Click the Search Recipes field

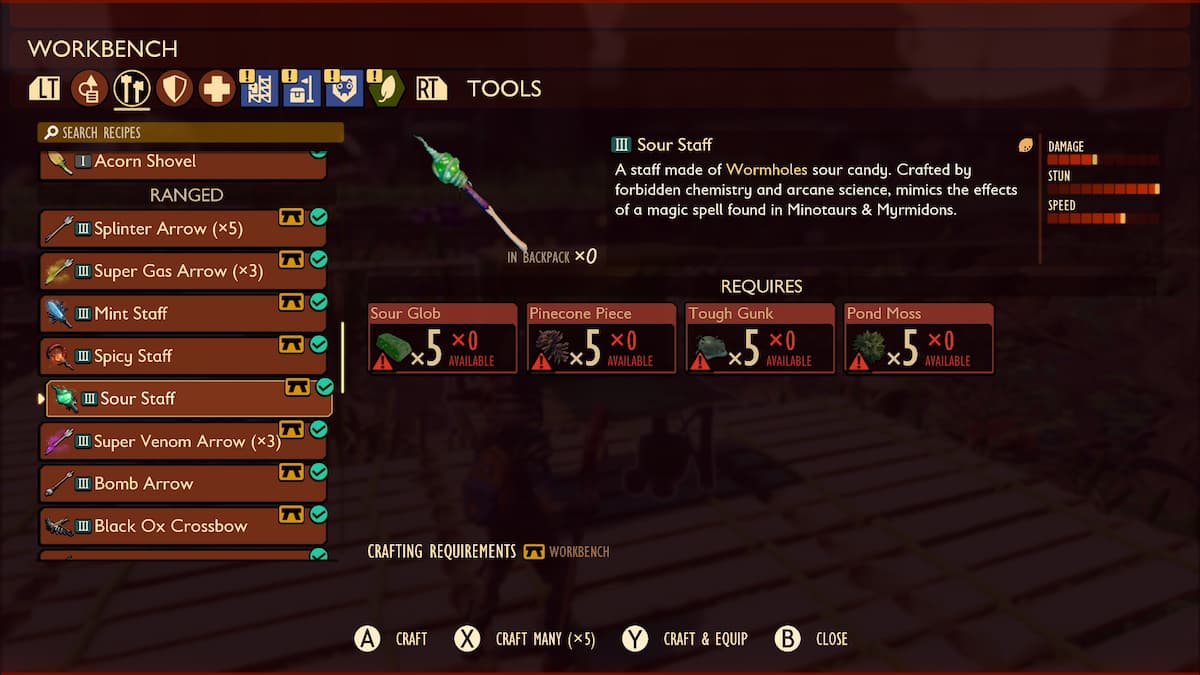190,133
